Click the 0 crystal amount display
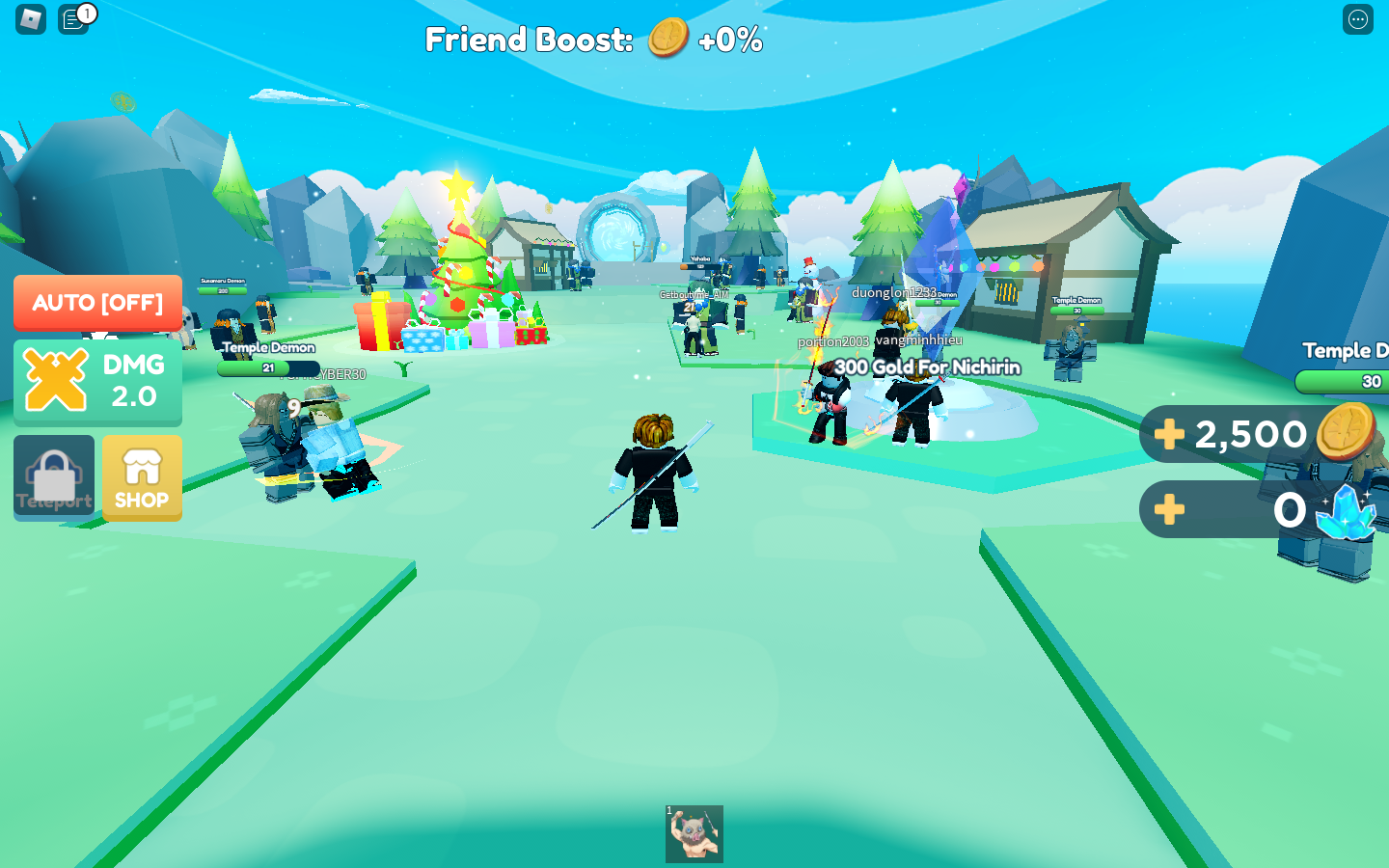This screenshot has height=868, width=1389. click(x=1288, y=511)
